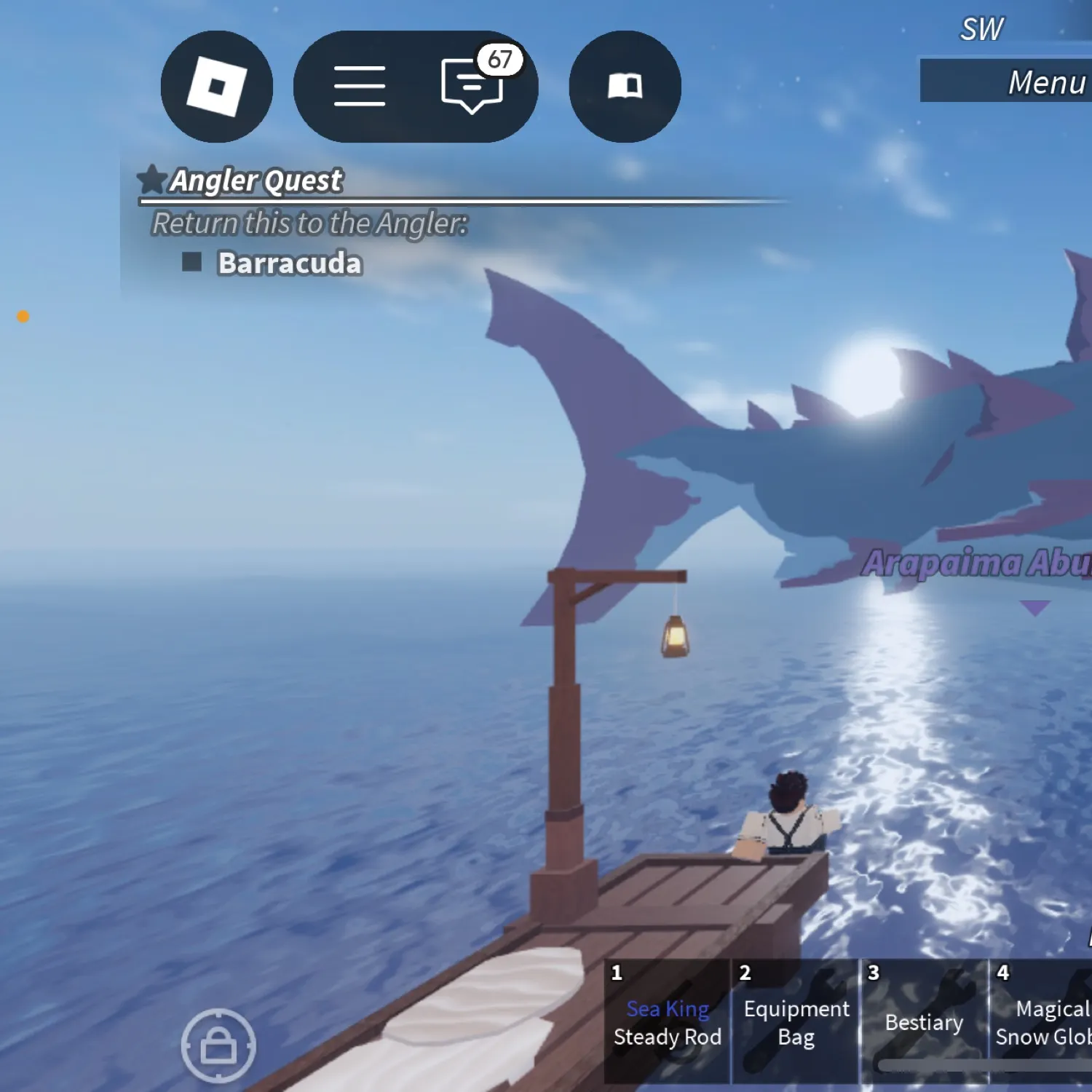Image resolution: width=1092 pixels, height=1092 pixels.
Task: Select the Magical Snow Globe slot
Action: pyautogui.click(x=1042, y=1022)
